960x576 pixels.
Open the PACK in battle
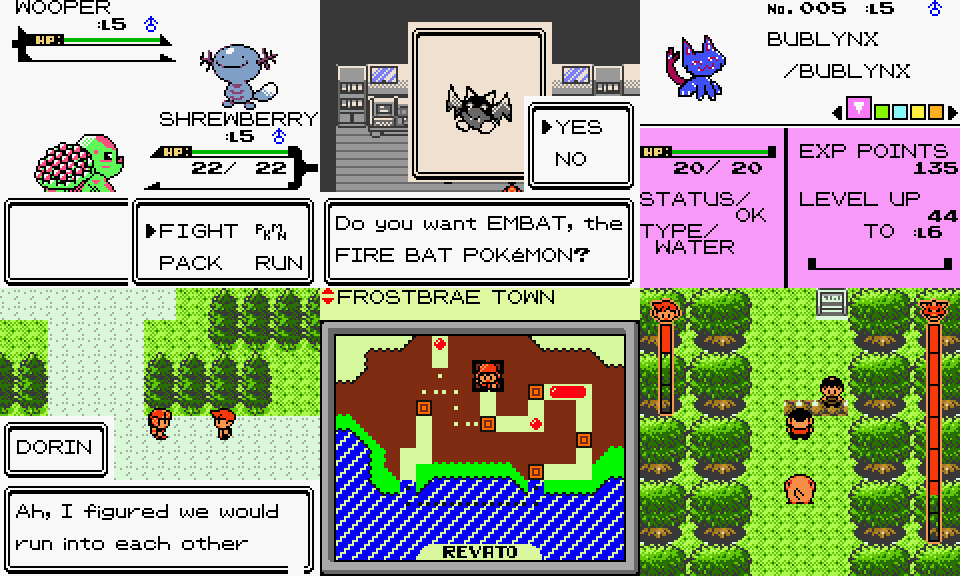point(191,264)
